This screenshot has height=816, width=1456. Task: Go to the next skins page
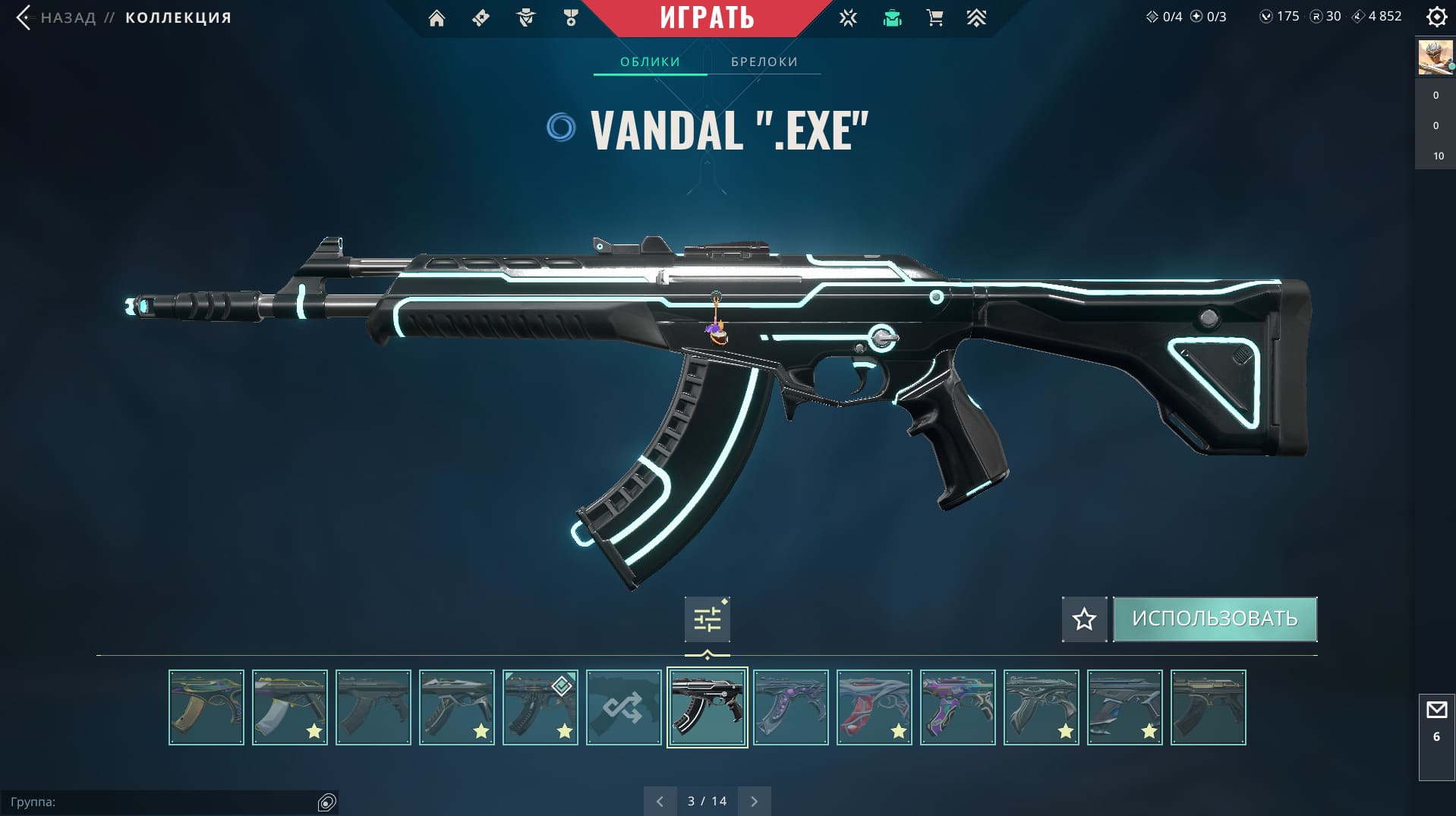click(754, 801)
